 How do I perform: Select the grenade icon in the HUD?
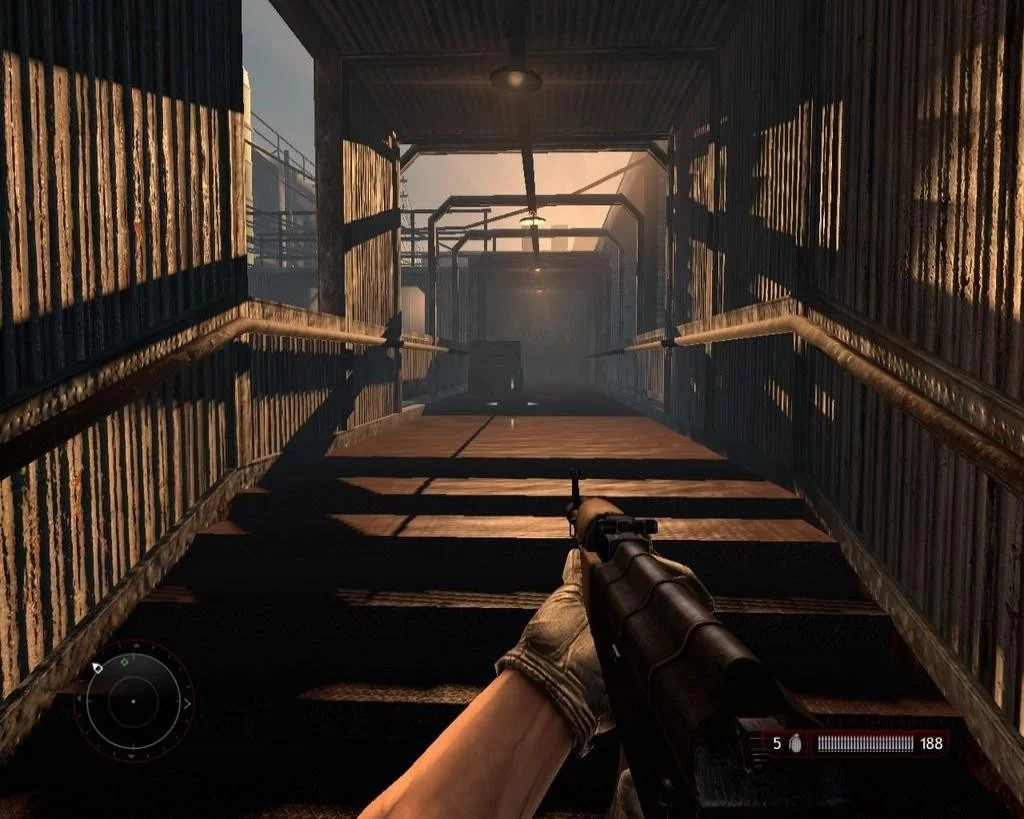797,743
